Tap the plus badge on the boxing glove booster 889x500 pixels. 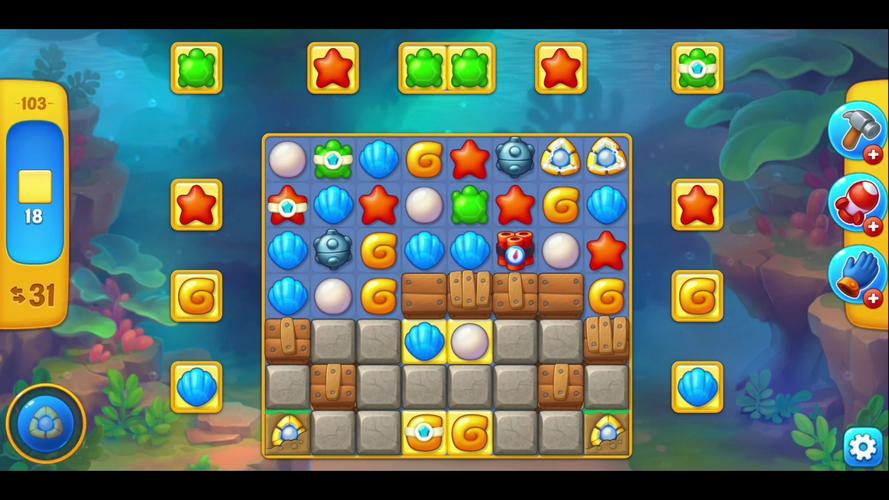point(873,227)
